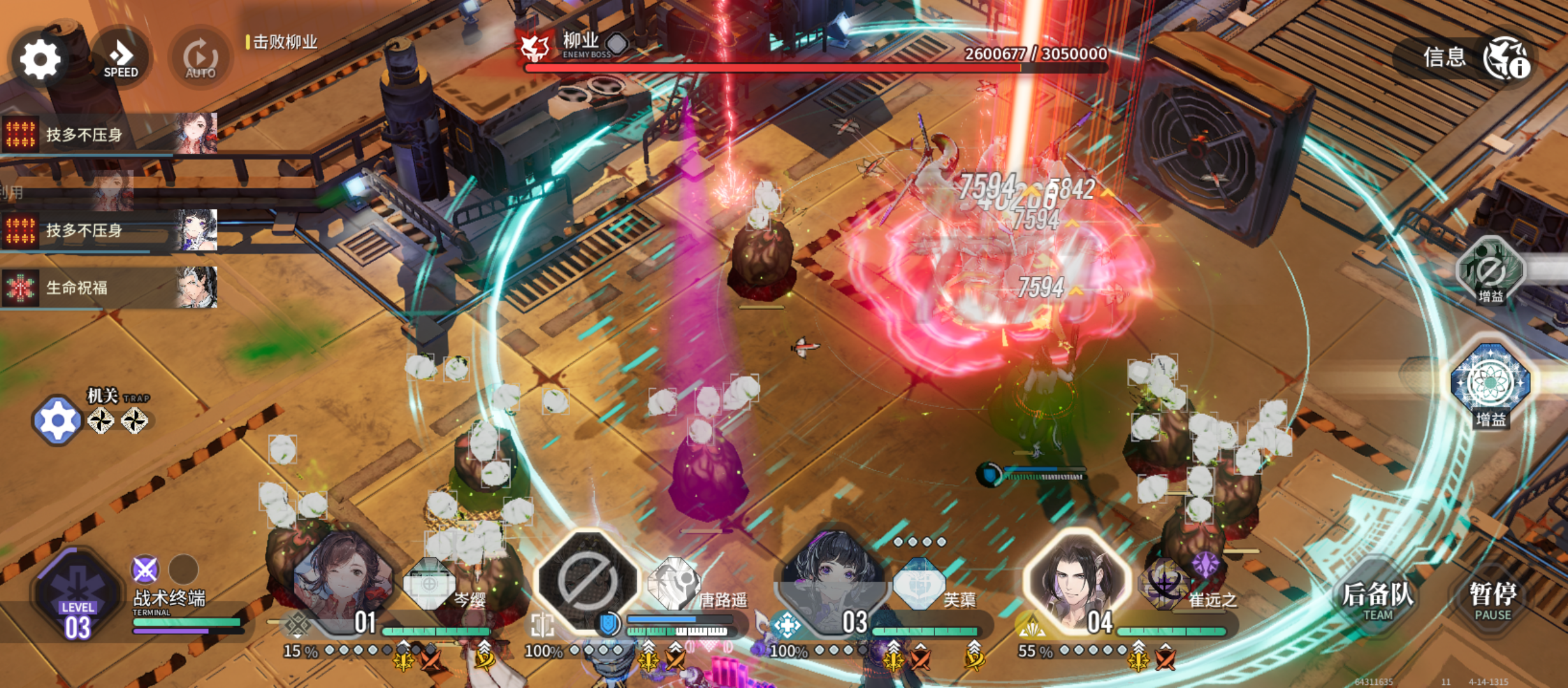Image resolution: width=1568 pixels, height=688 pixels.
Task: Activate 芙蕖's skill icon
Action: pos(918,584)
